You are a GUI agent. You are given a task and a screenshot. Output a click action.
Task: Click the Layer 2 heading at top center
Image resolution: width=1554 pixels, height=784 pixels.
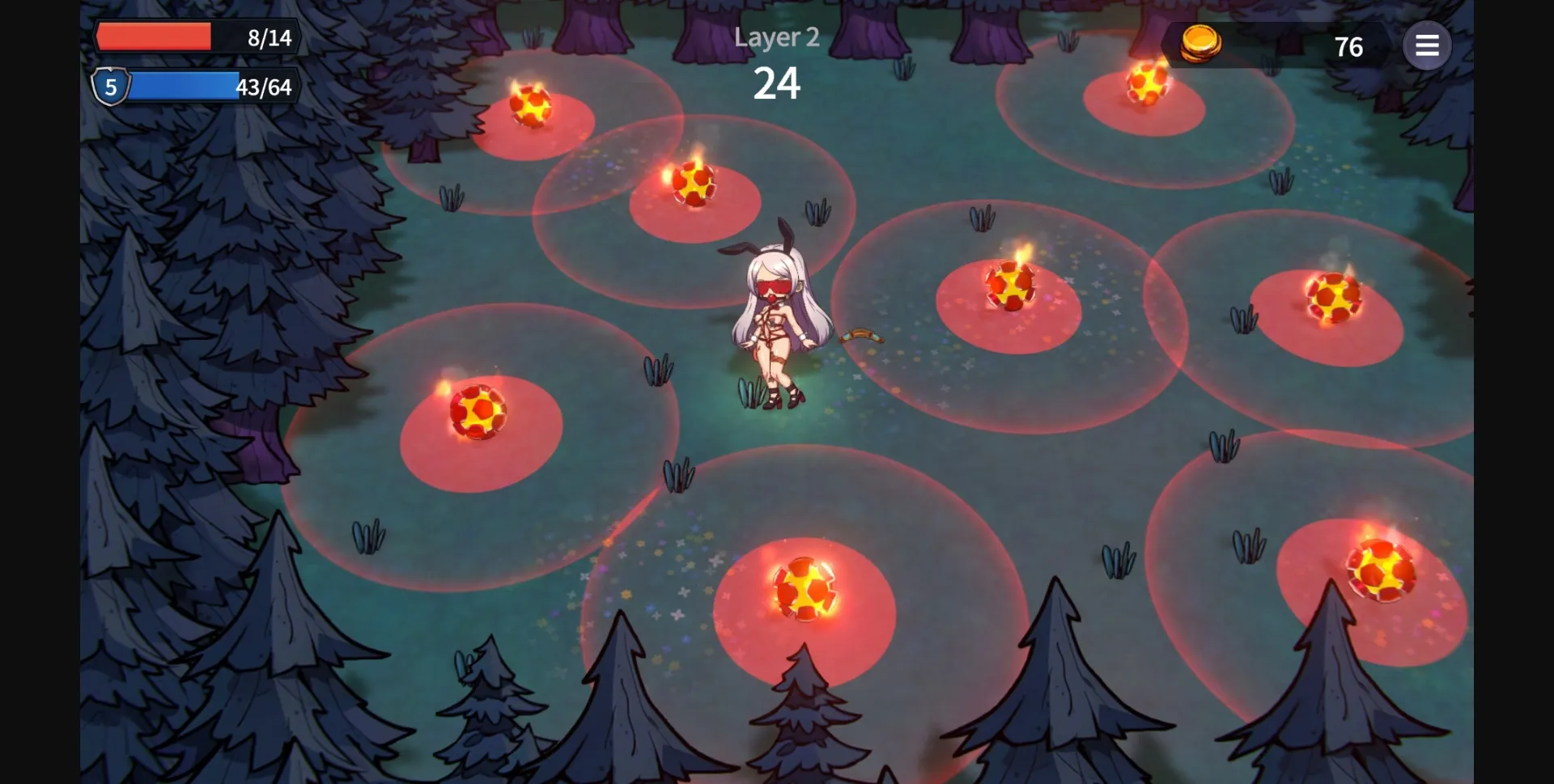[x=776, y=37]
